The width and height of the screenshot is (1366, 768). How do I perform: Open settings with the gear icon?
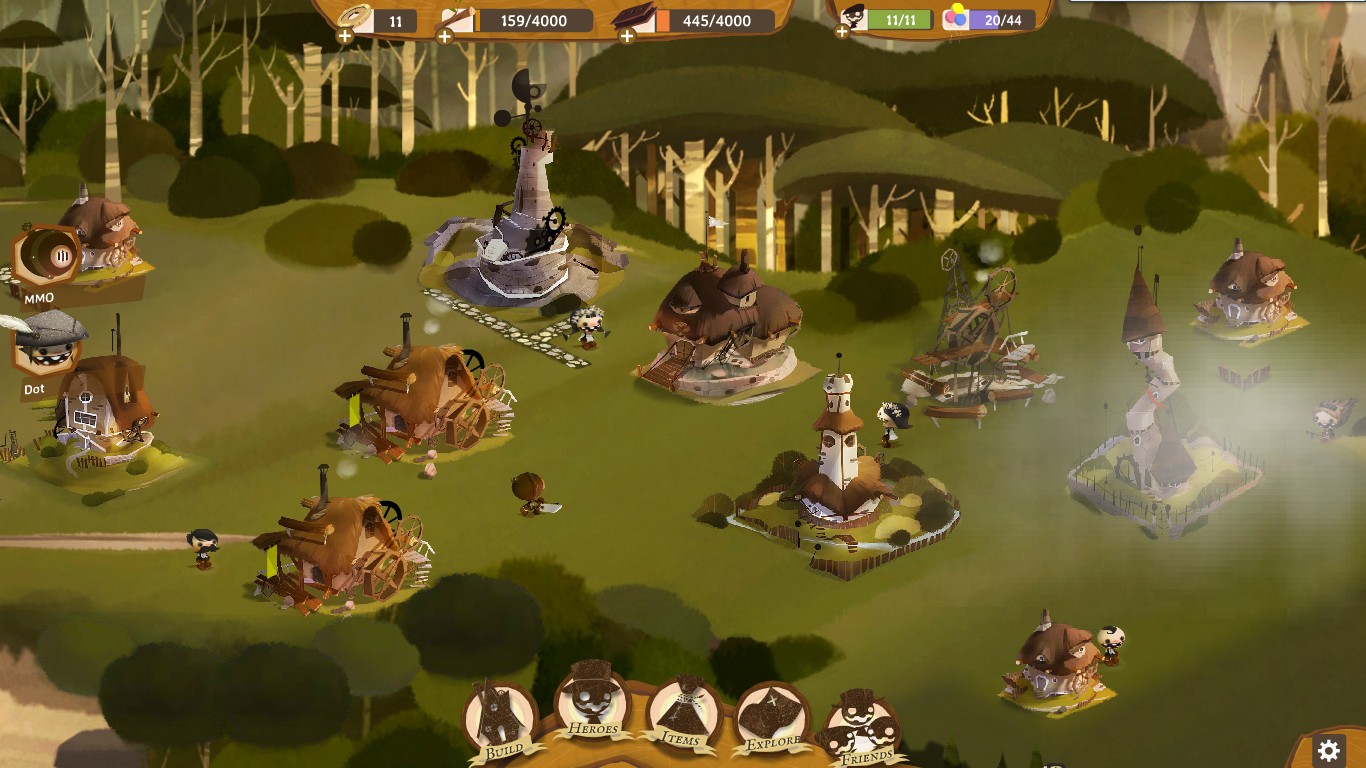(x=1329, y=750)
